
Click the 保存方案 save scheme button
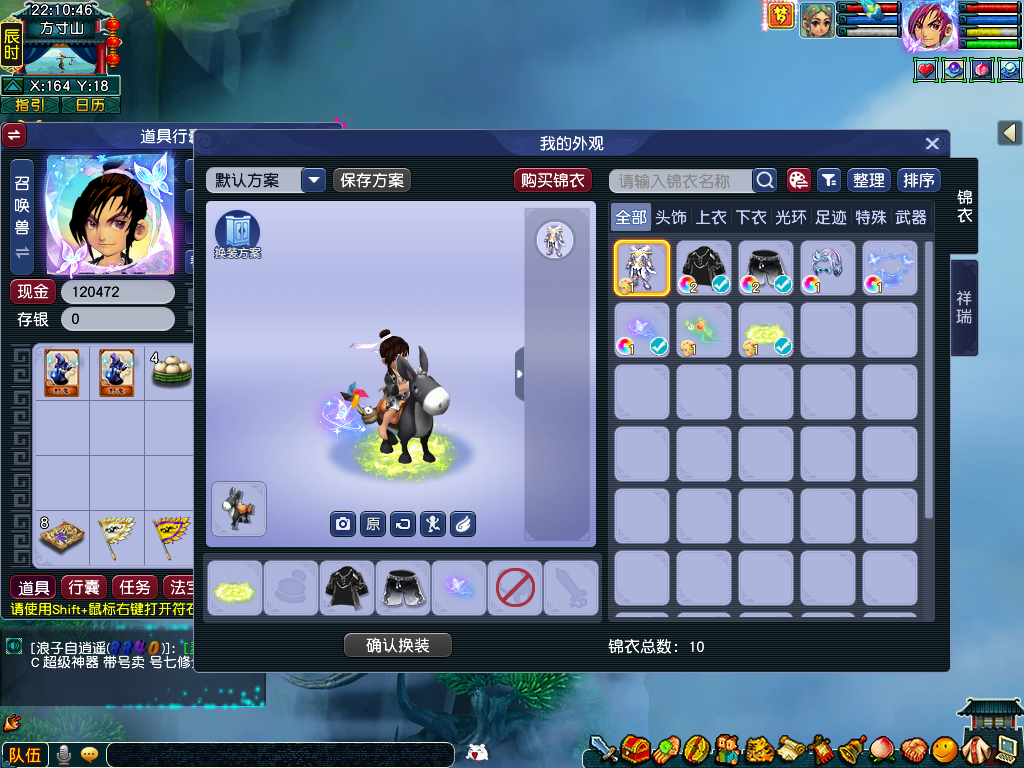[x=372, y=180]
